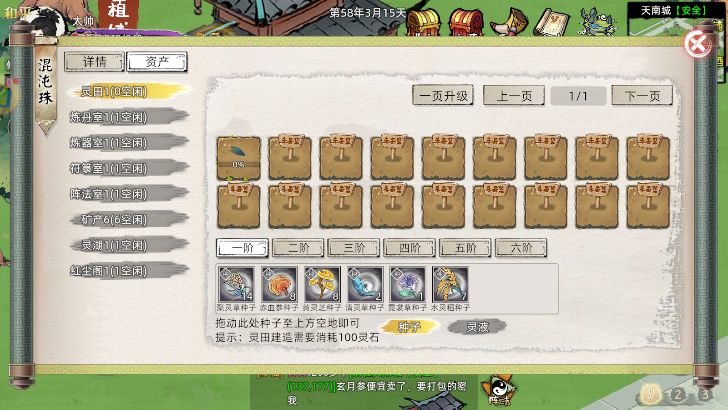Image resolution: width=728 pixels, height=410 pixels.
Task: Select the 资产 tab
Action: (x=157, y=62)
